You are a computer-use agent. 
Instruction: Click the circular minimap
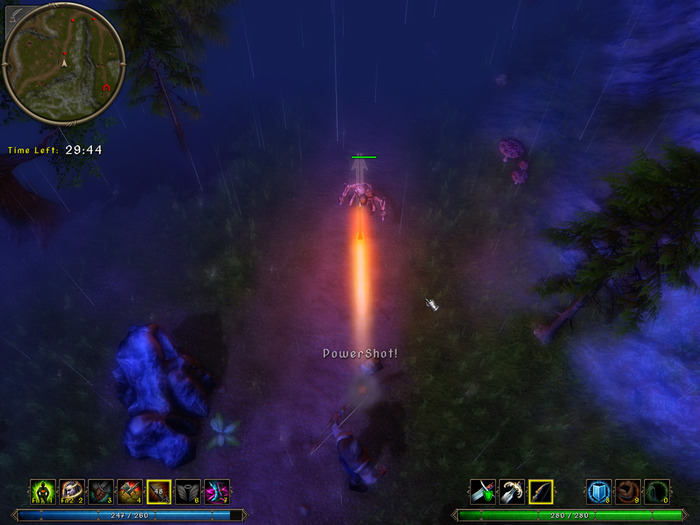[64, 63]
